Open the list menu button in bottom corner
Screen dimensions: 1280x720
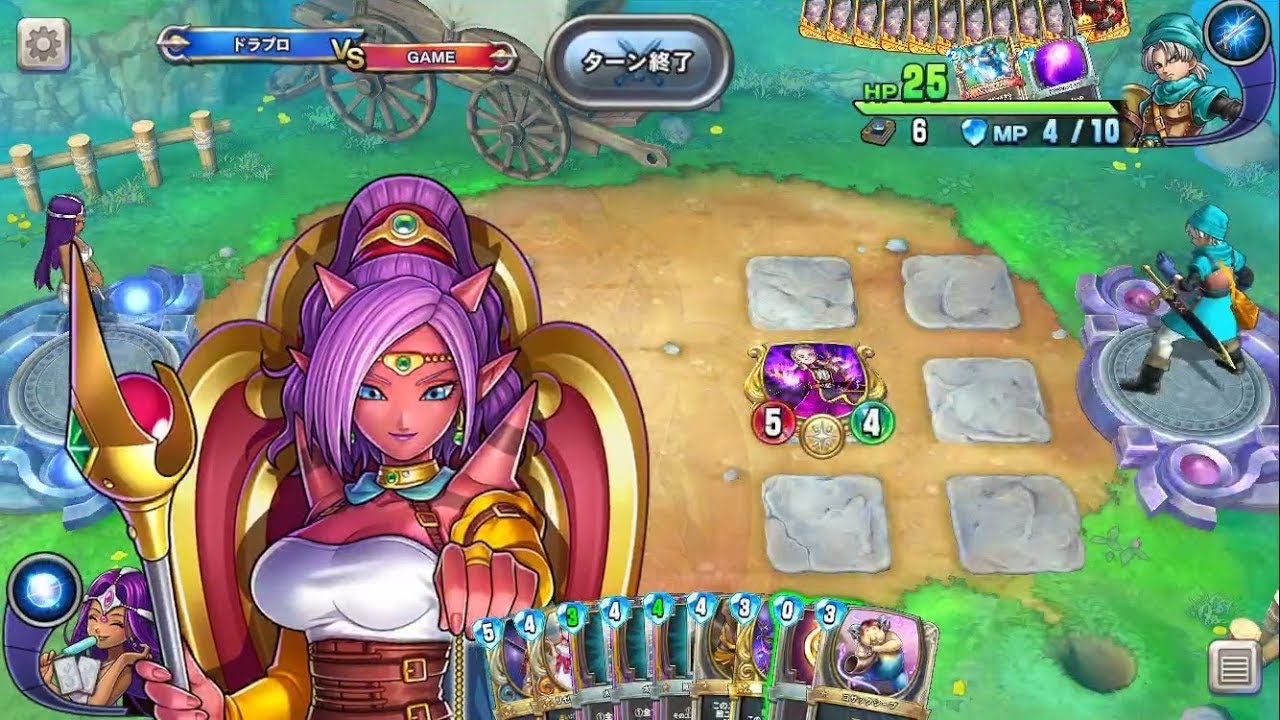(x=1234, y=666)
